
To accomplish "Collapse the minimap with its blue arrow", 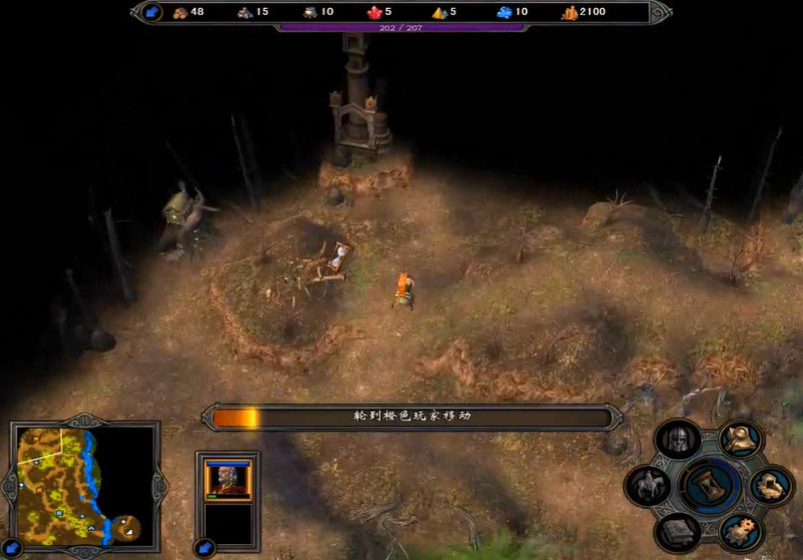I will (x=11, y=547).
